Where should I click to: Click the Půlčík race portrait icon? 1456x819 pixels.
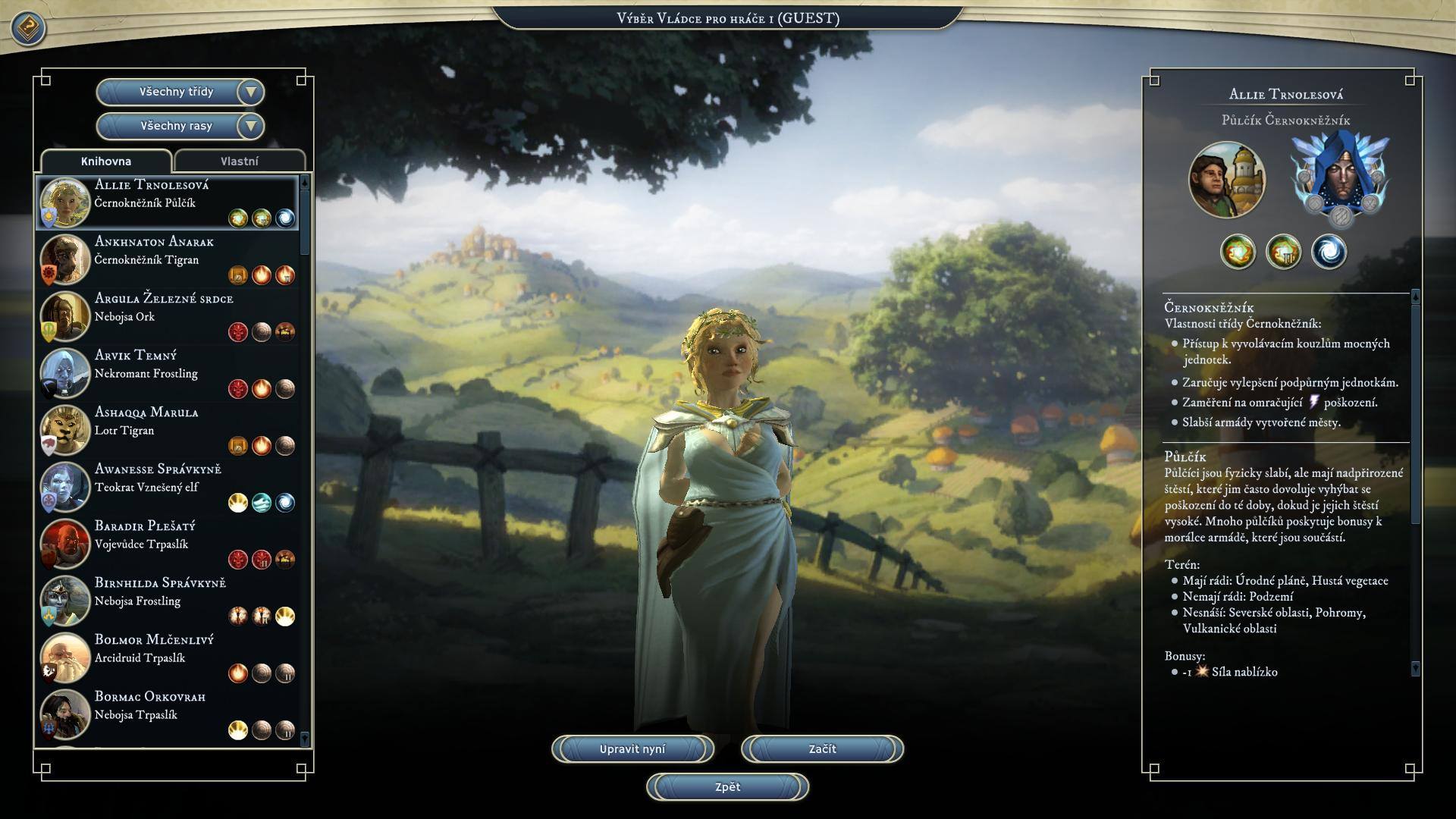tap(1227, 180)
